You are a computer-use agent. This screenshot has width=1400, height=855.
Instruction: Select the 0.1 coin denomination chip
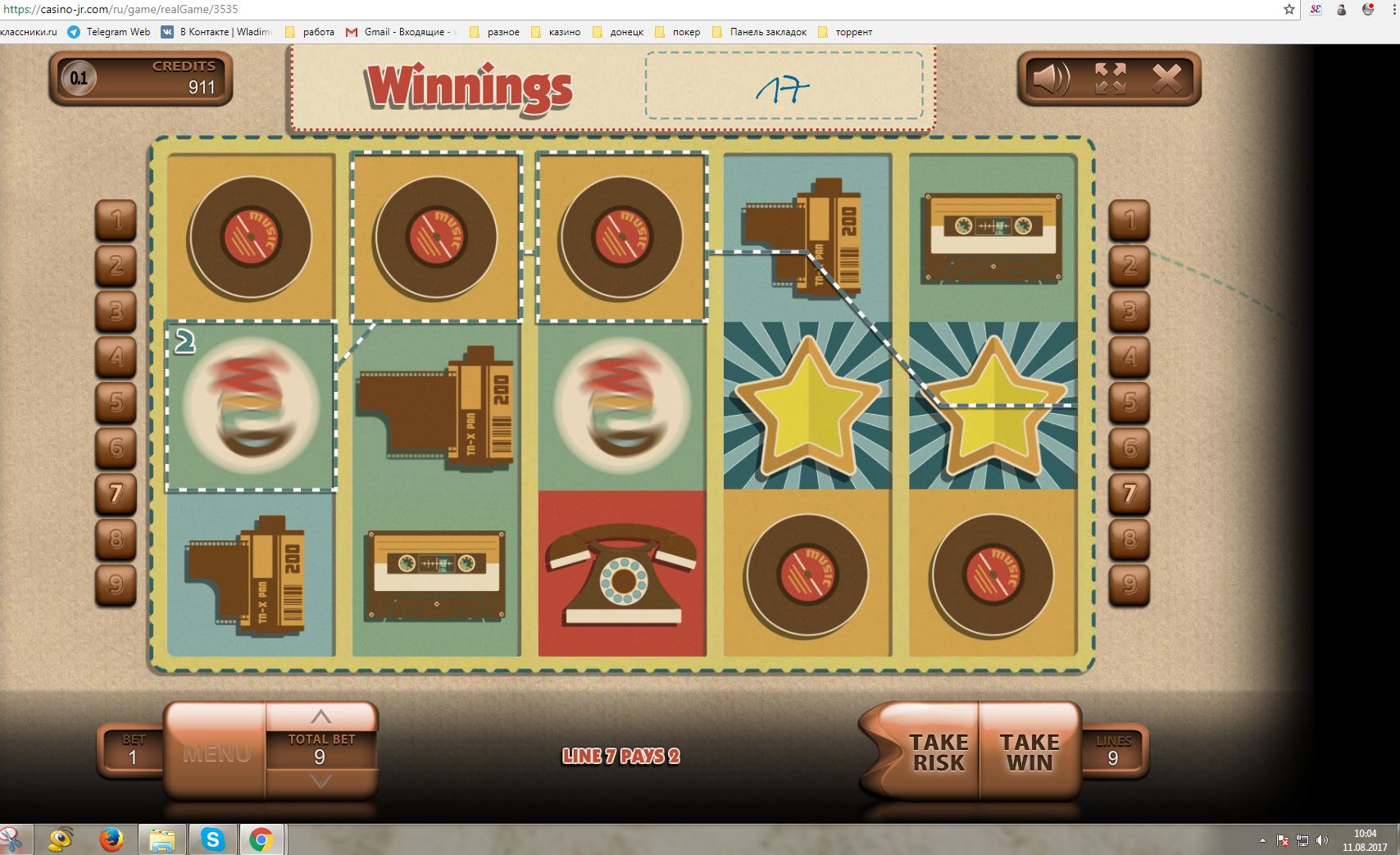[x=79, y=79]
